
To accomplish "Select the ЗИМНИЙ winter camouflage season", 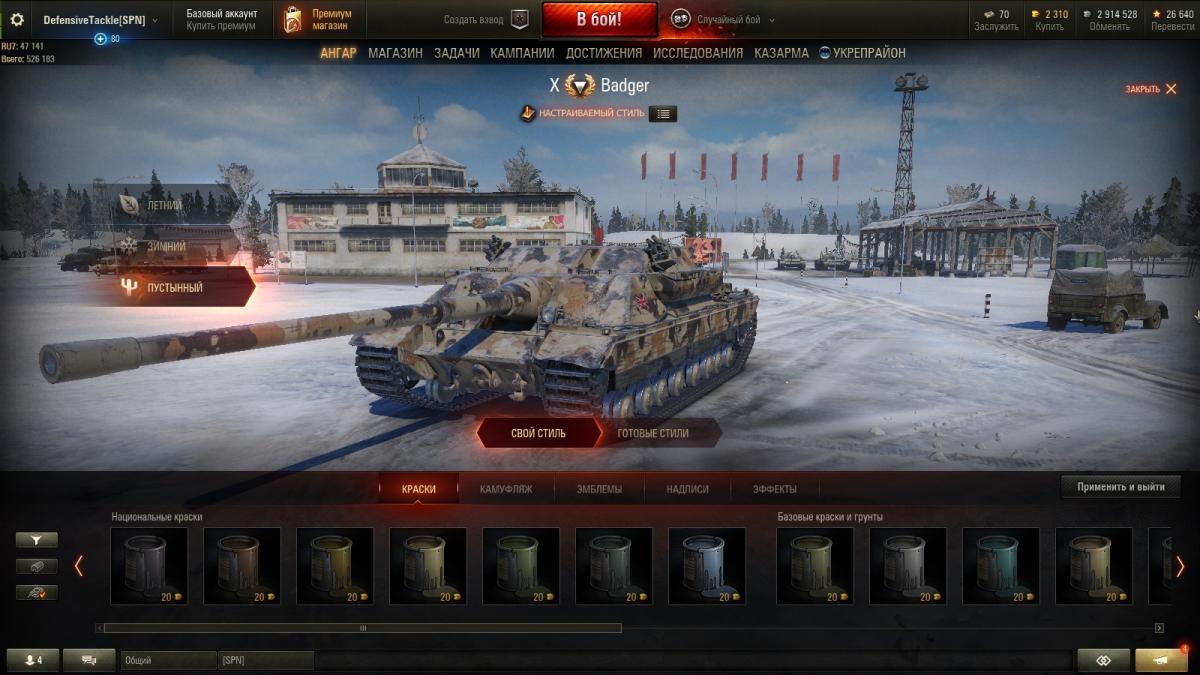I will [164, 245].
